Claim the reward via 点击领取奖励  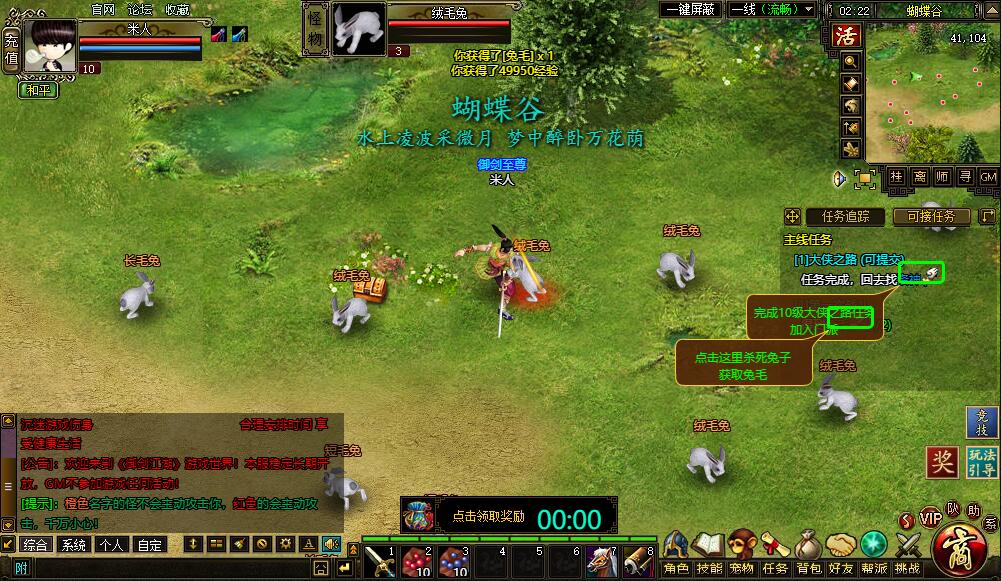[488, 516]
